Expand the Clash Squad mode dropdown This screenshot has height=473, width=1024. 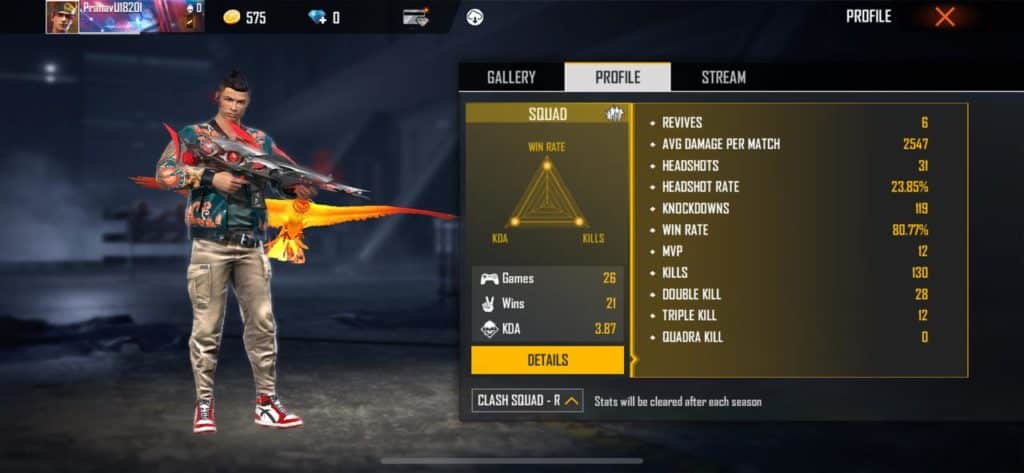pyautogui.click(x=528, y=401)
